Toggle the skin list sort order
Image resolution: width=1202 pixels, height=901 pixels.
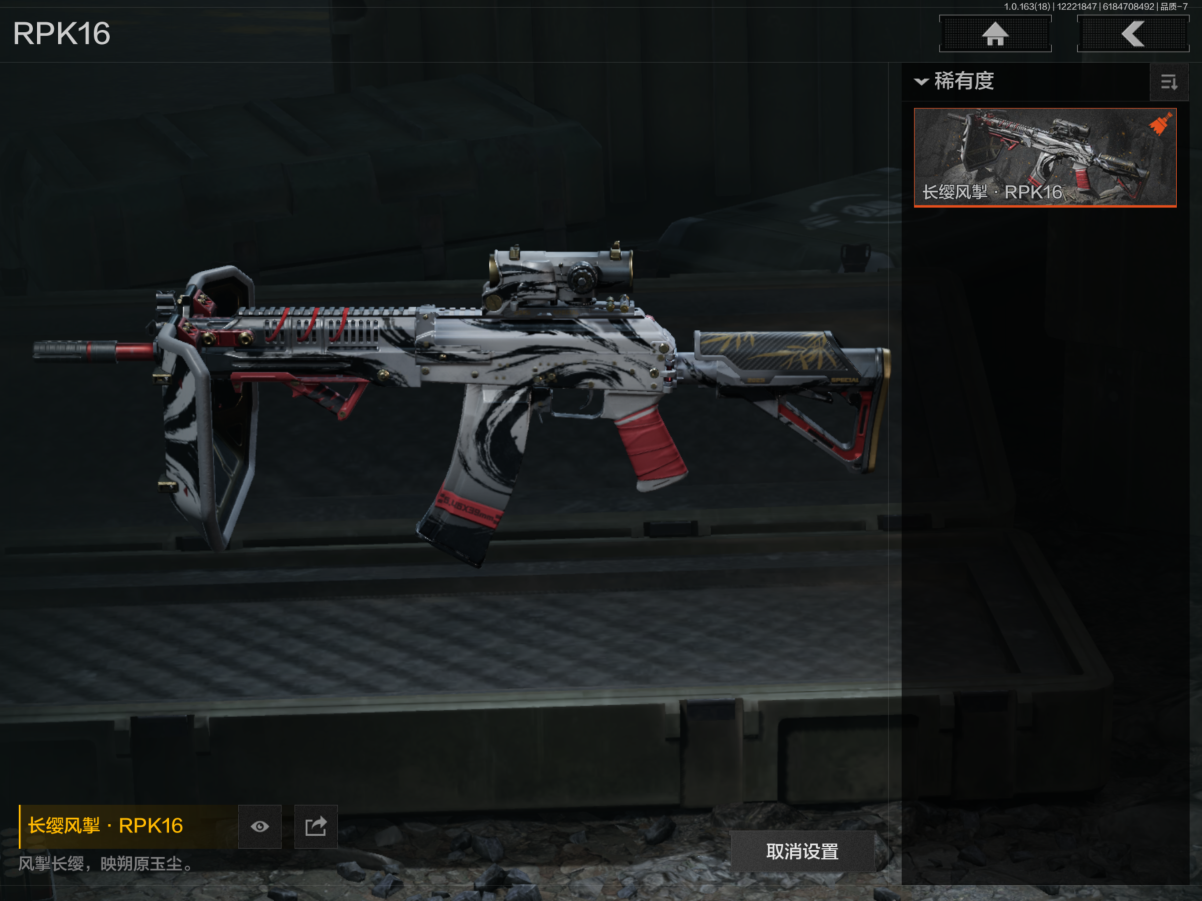click(x=1168, y=82)
